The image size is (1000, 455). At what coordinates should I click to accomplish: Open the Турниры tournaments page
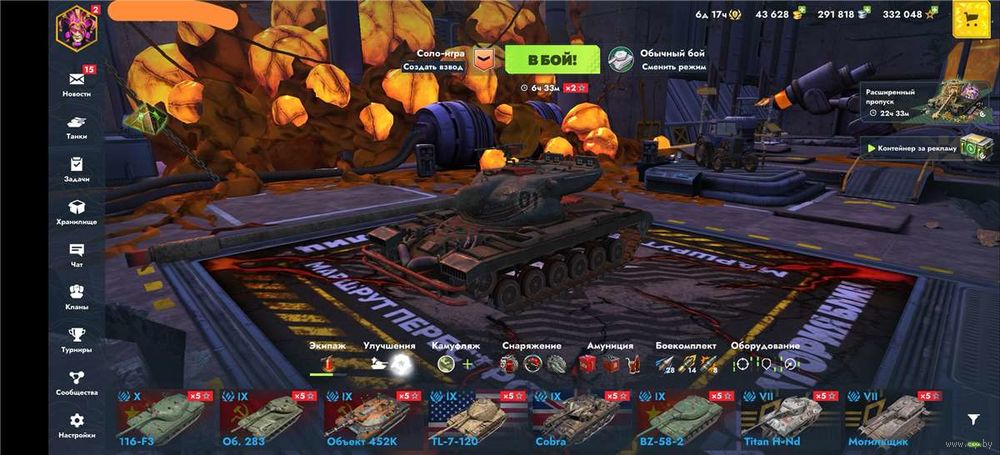(76, 339)
